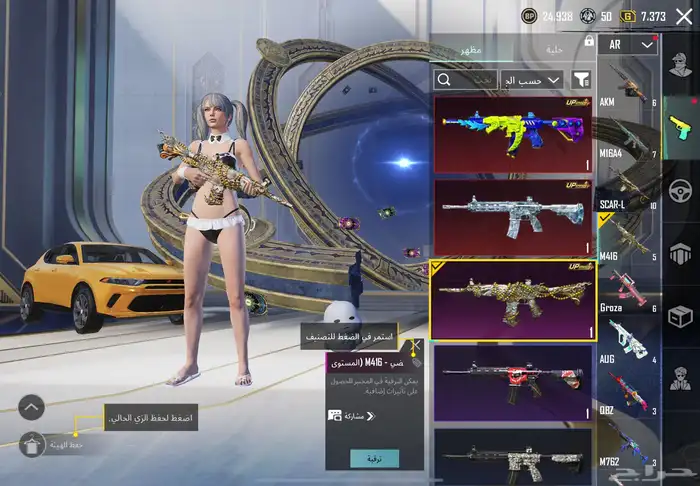The image size is (700, 486).
Task: Click the skin search field
Action: click(465, 79)
